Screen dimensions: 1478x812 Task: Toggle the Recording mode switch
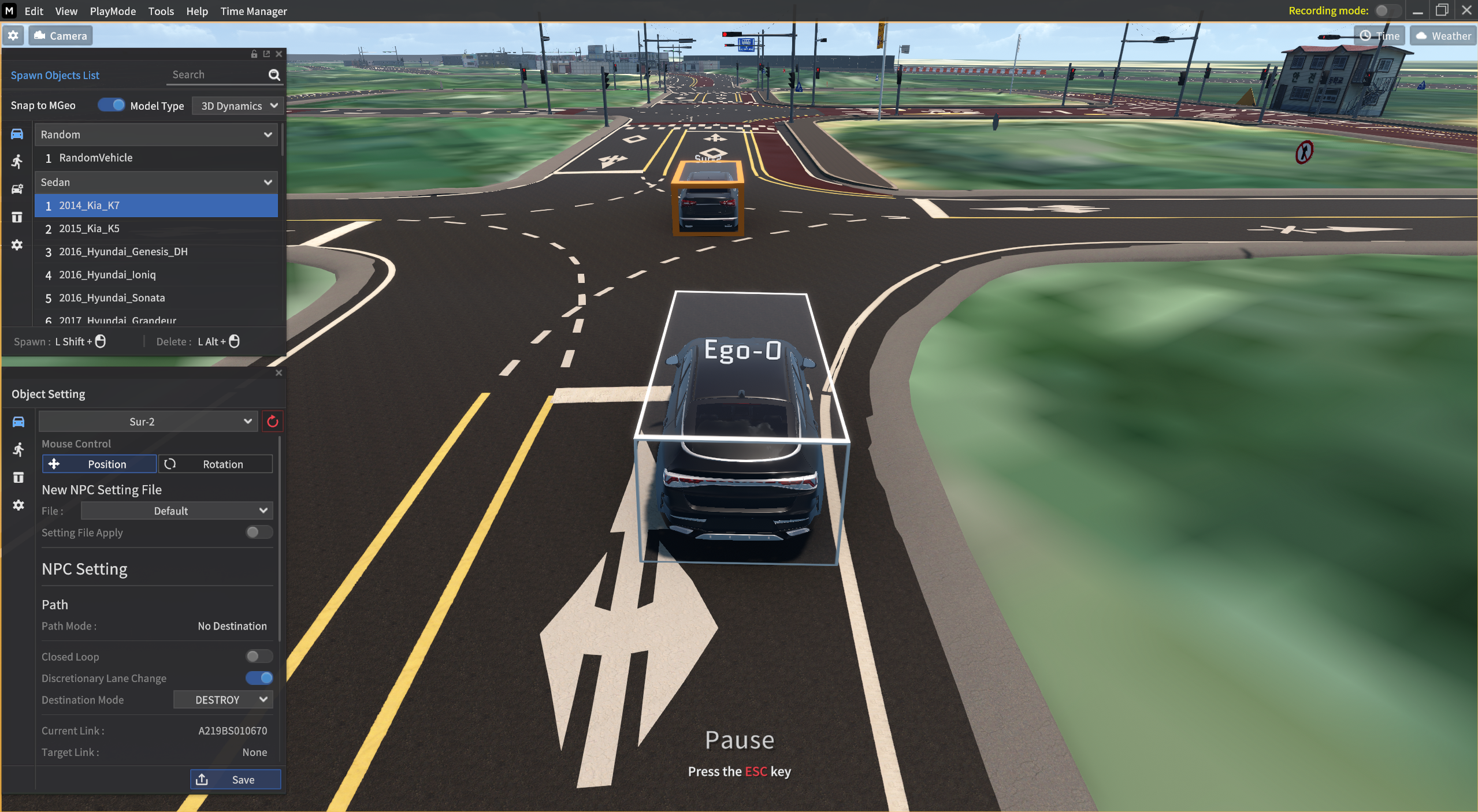point(1387,11)
